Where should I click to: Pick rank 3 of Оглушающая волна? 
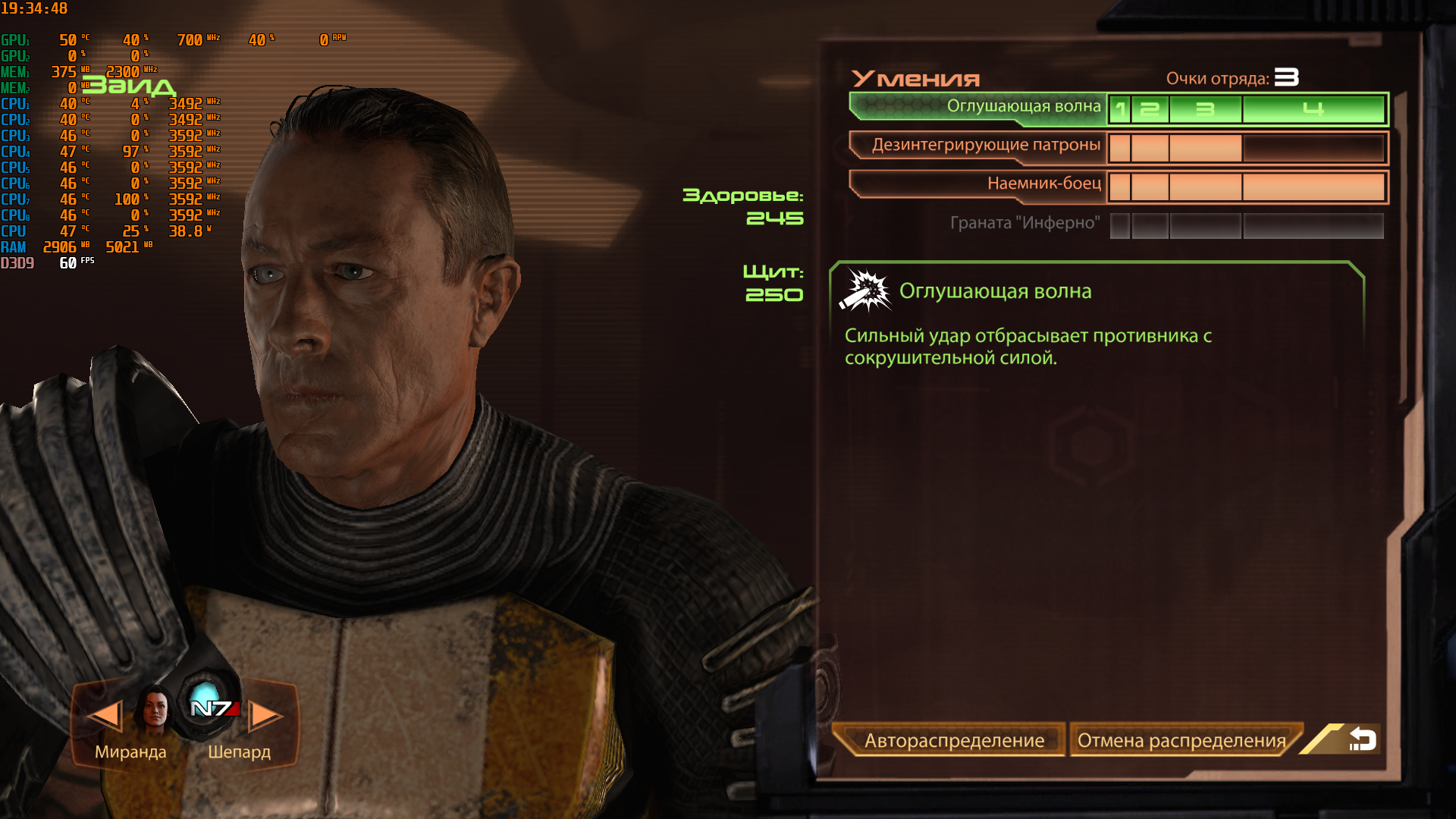(1205, 110)
